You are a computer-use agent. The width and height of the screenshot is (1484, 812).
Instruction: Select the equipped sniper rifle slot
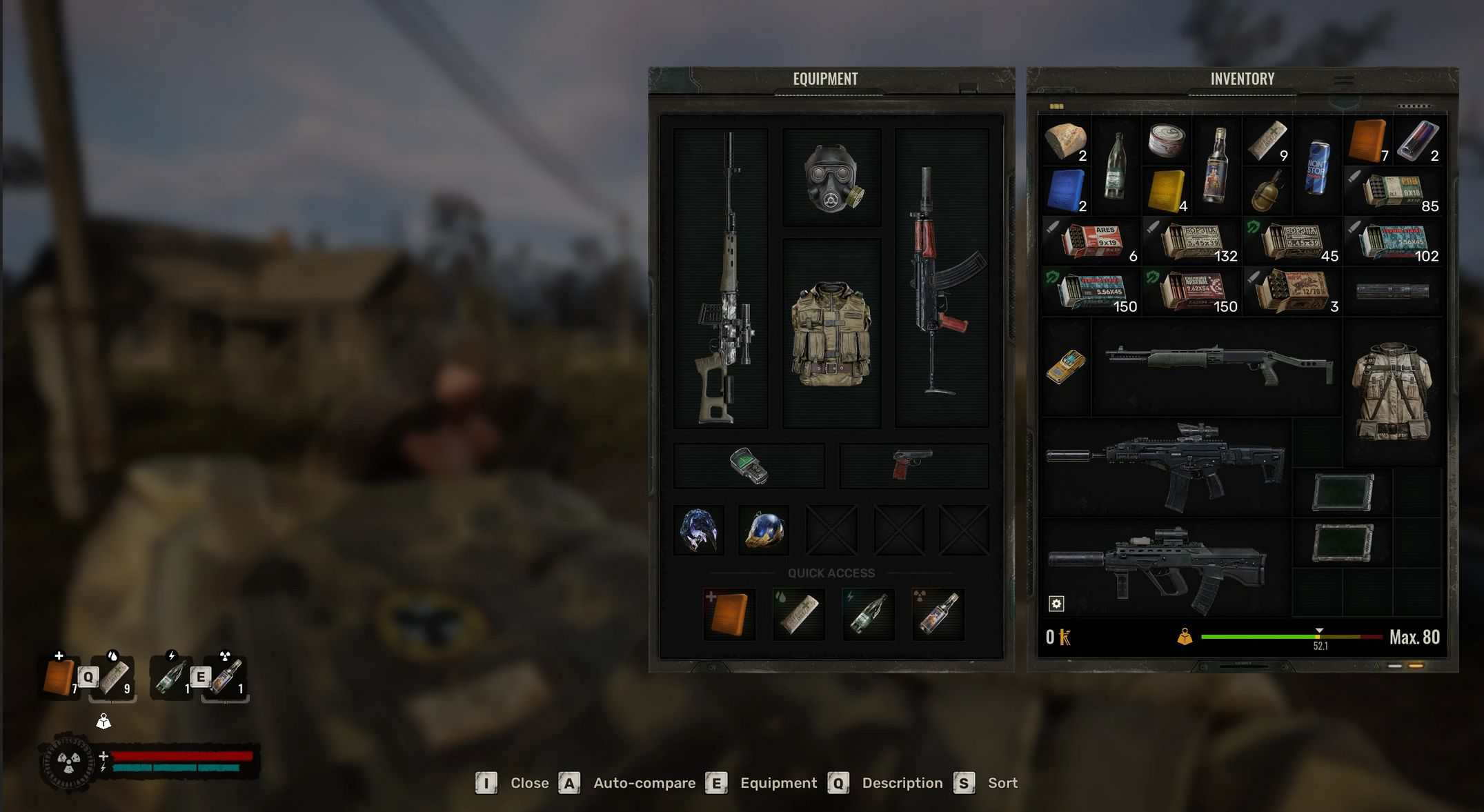click(x=721, y=278)
